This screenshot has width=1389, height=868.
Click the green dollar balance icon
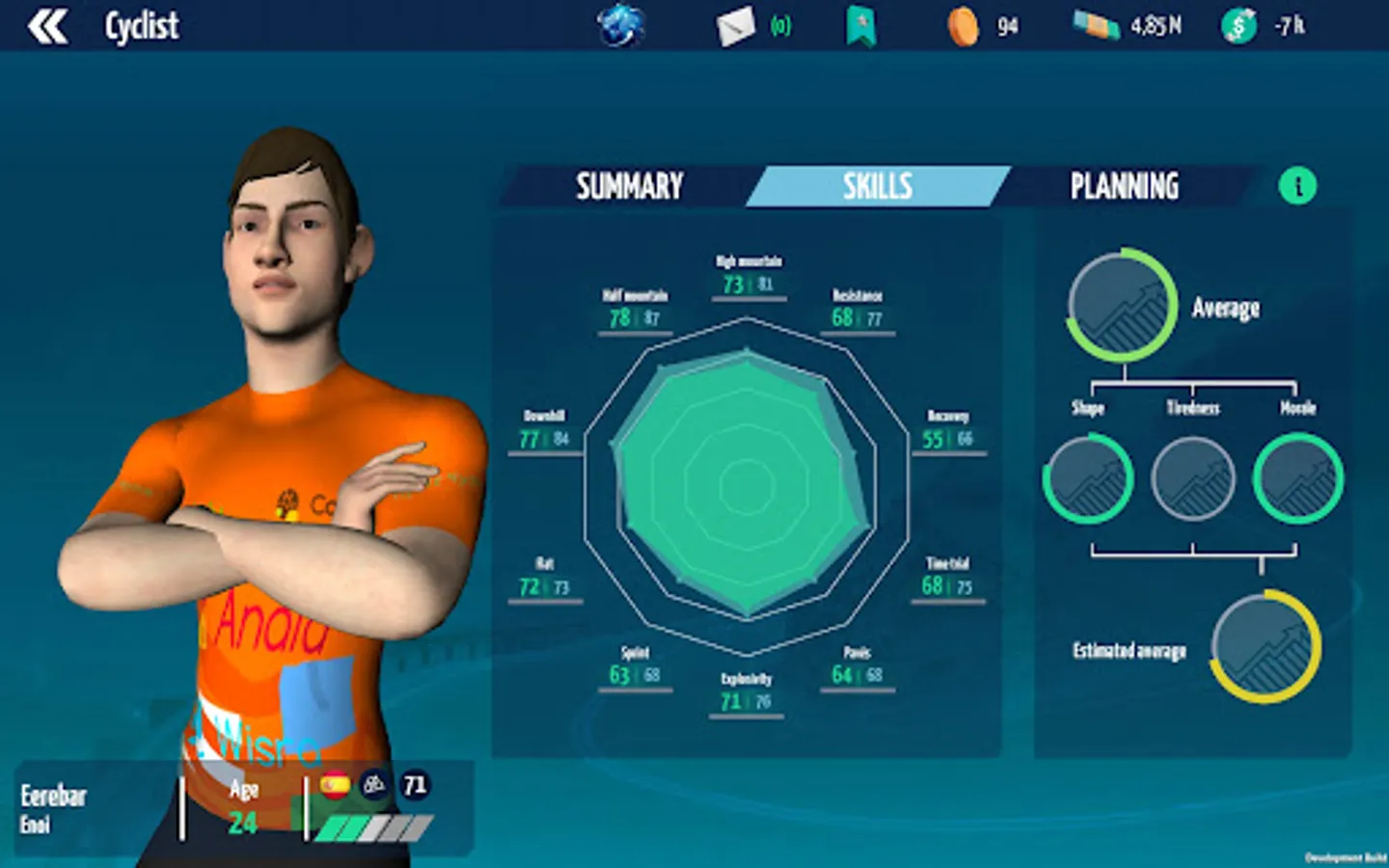[1239, 26]
